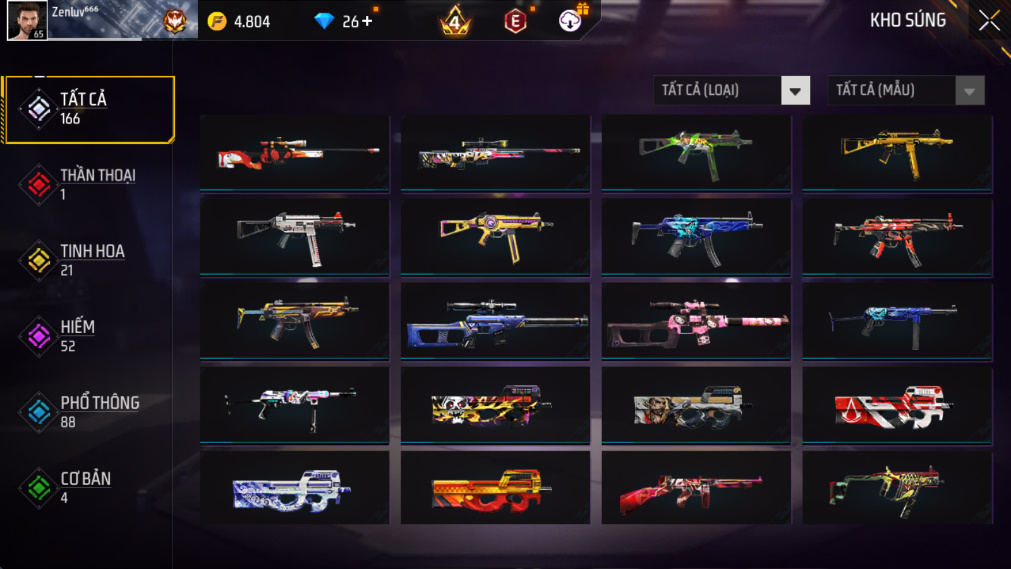Select the blue and white P90 skin
The image size is (1011, 569).
pos(295,489)
